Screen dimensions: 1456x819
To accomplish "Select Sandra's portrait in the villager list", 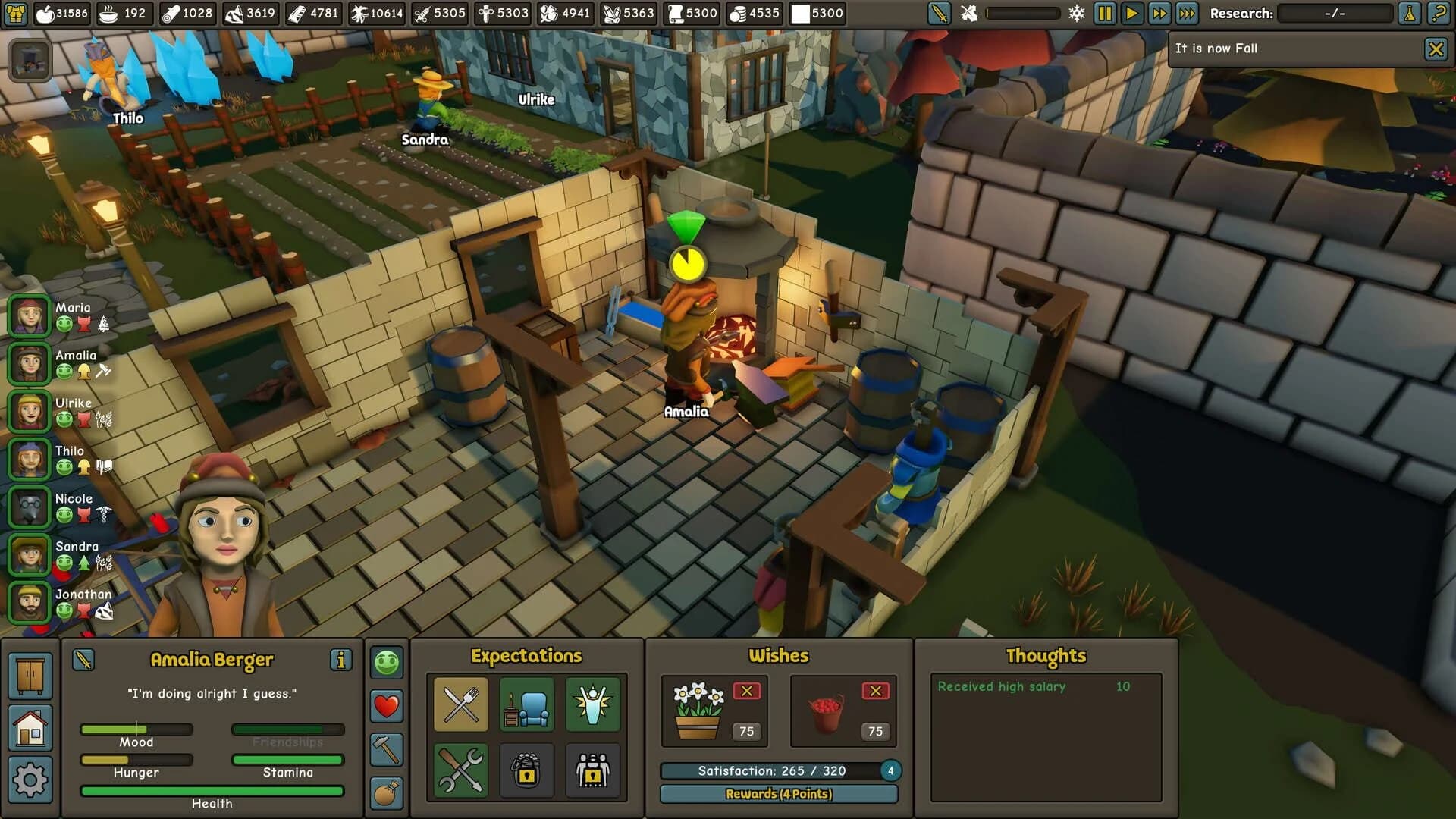I will (x=28, y=556).
